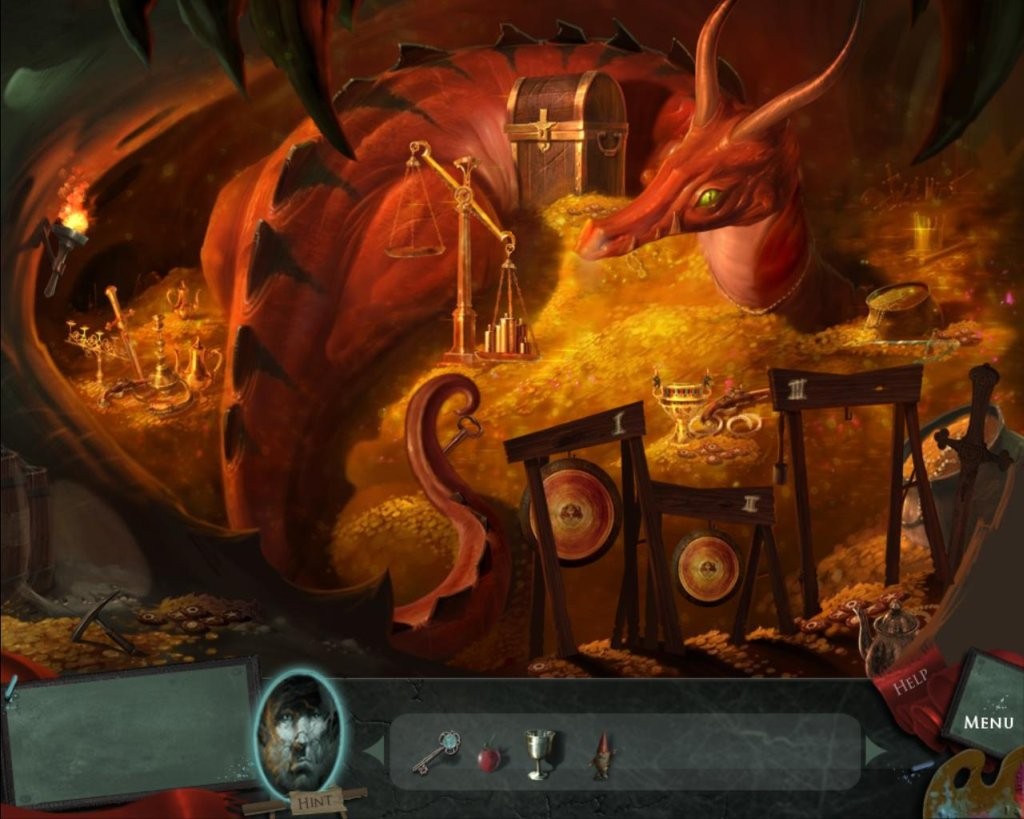Select the key in the inventory

436,752
